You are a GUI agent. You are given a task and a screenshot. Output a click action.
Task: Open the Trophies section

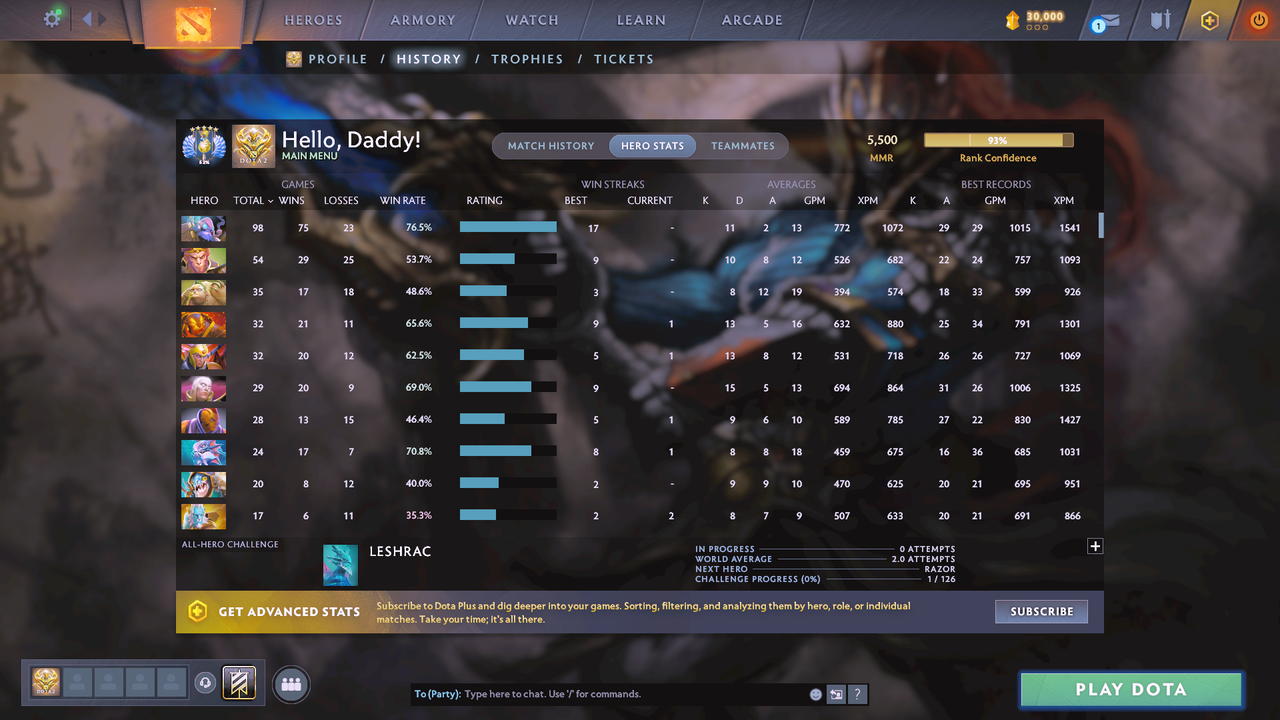click(x=527, y=59)
